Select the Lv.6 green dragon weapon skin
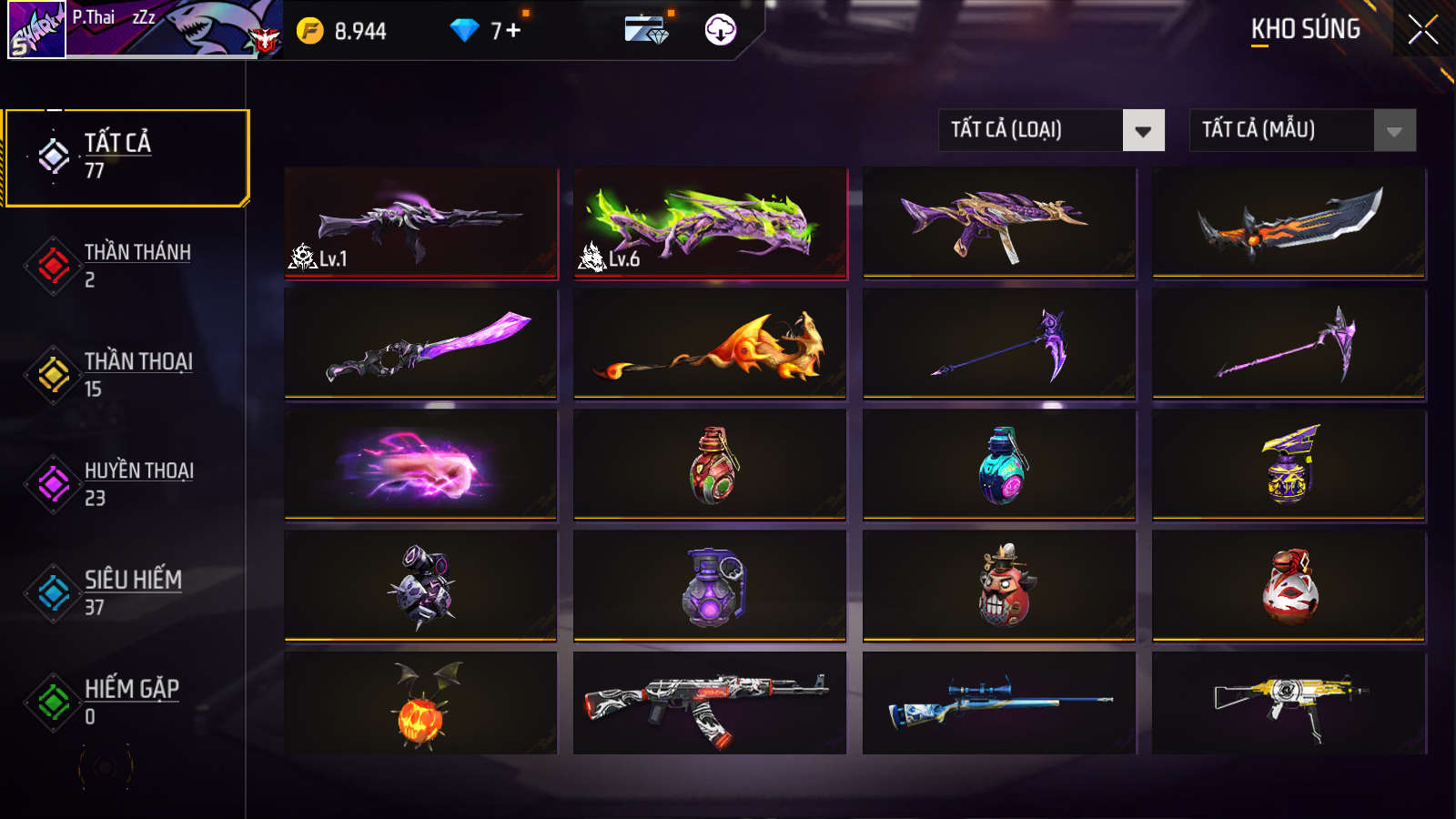Viewport: 1456px width, 819px height. tap(709, 223)
